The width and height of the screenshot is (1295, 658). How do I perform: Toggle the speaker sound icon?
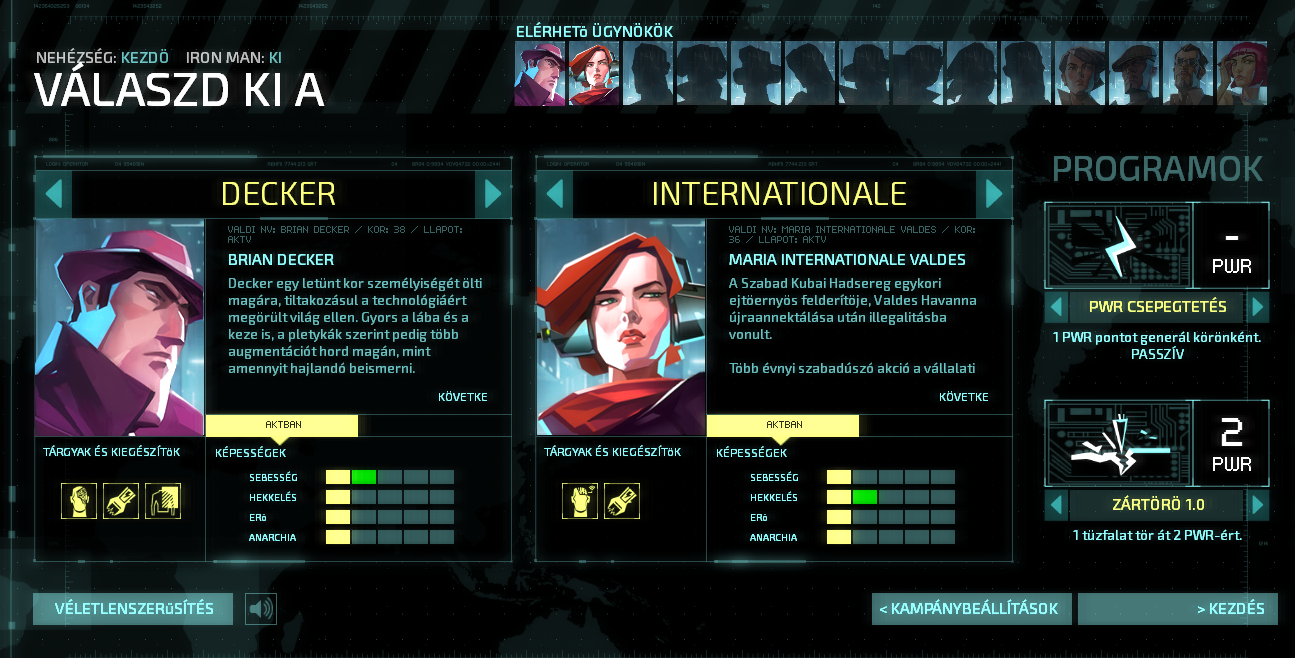261,609
